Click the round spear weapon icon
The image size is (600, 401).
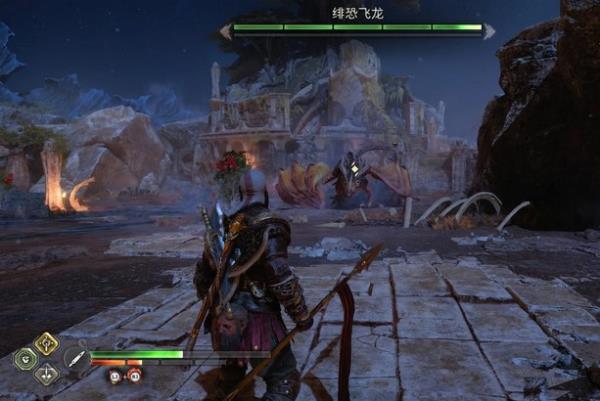click(x=76, y=359)
